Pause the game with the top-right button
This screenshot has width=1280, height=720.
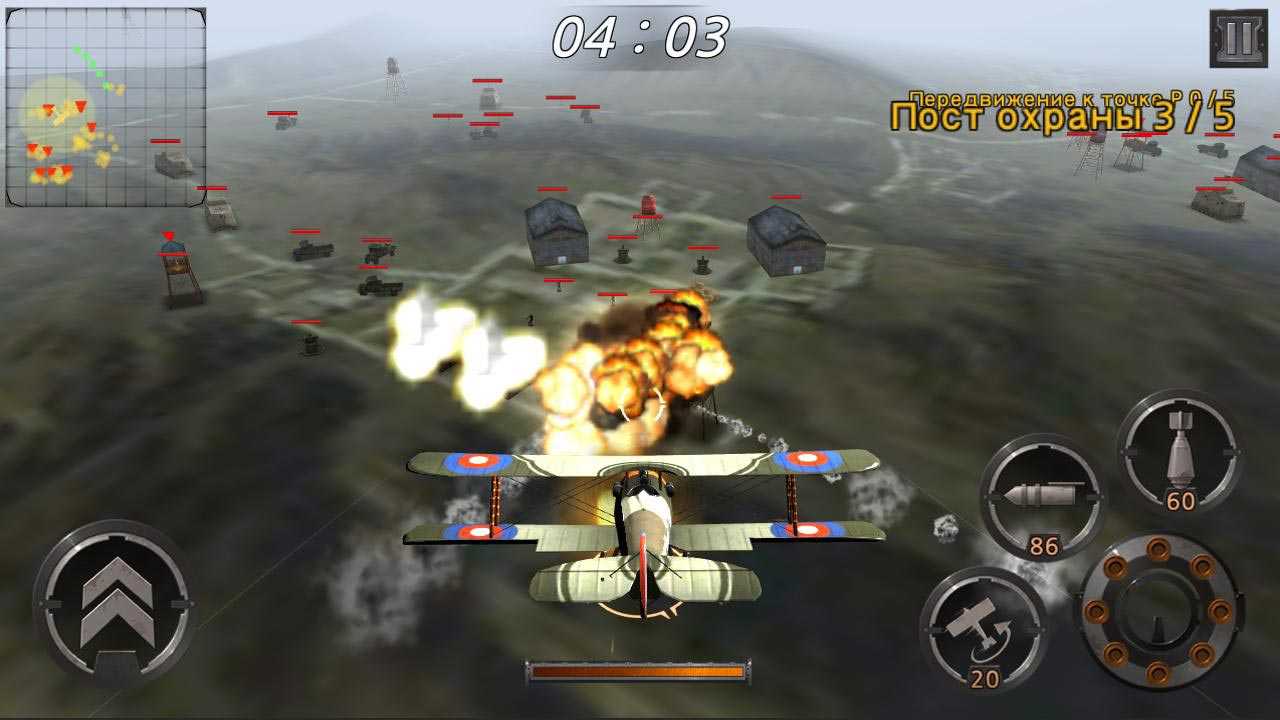[x=1238, y=39]
